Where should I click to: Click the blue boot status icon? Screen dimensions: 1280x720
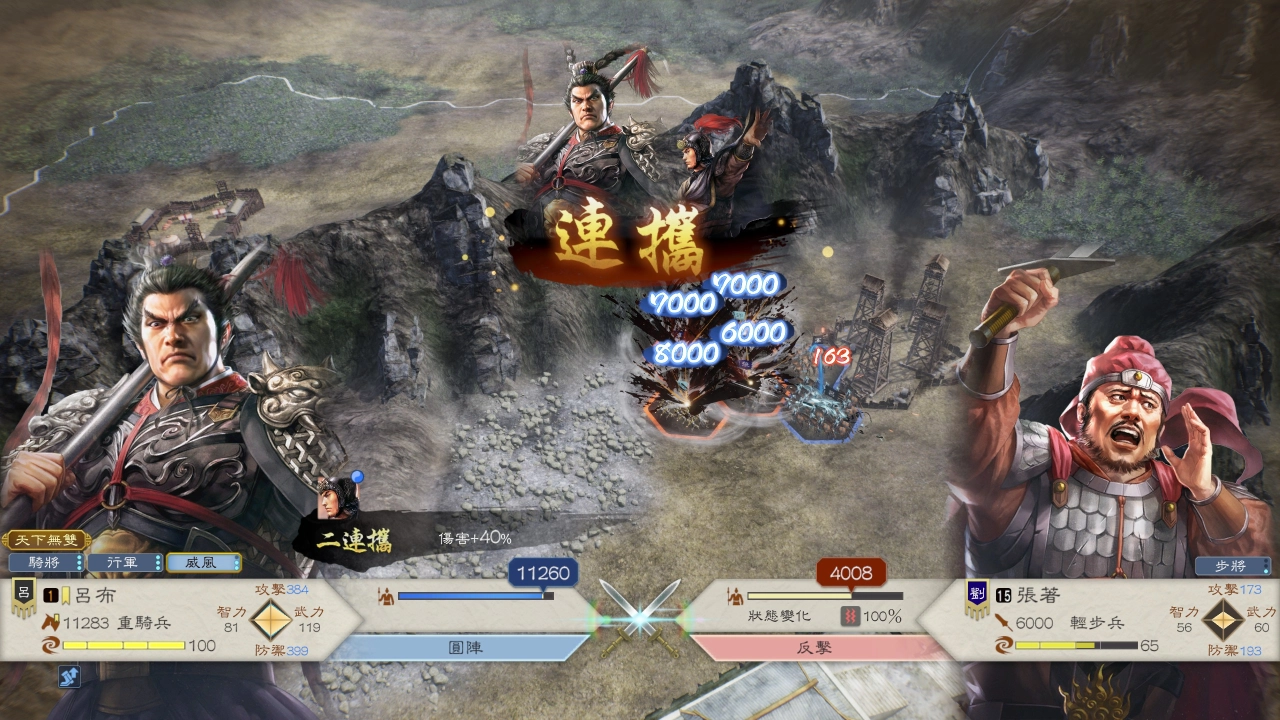coord(69,677)
